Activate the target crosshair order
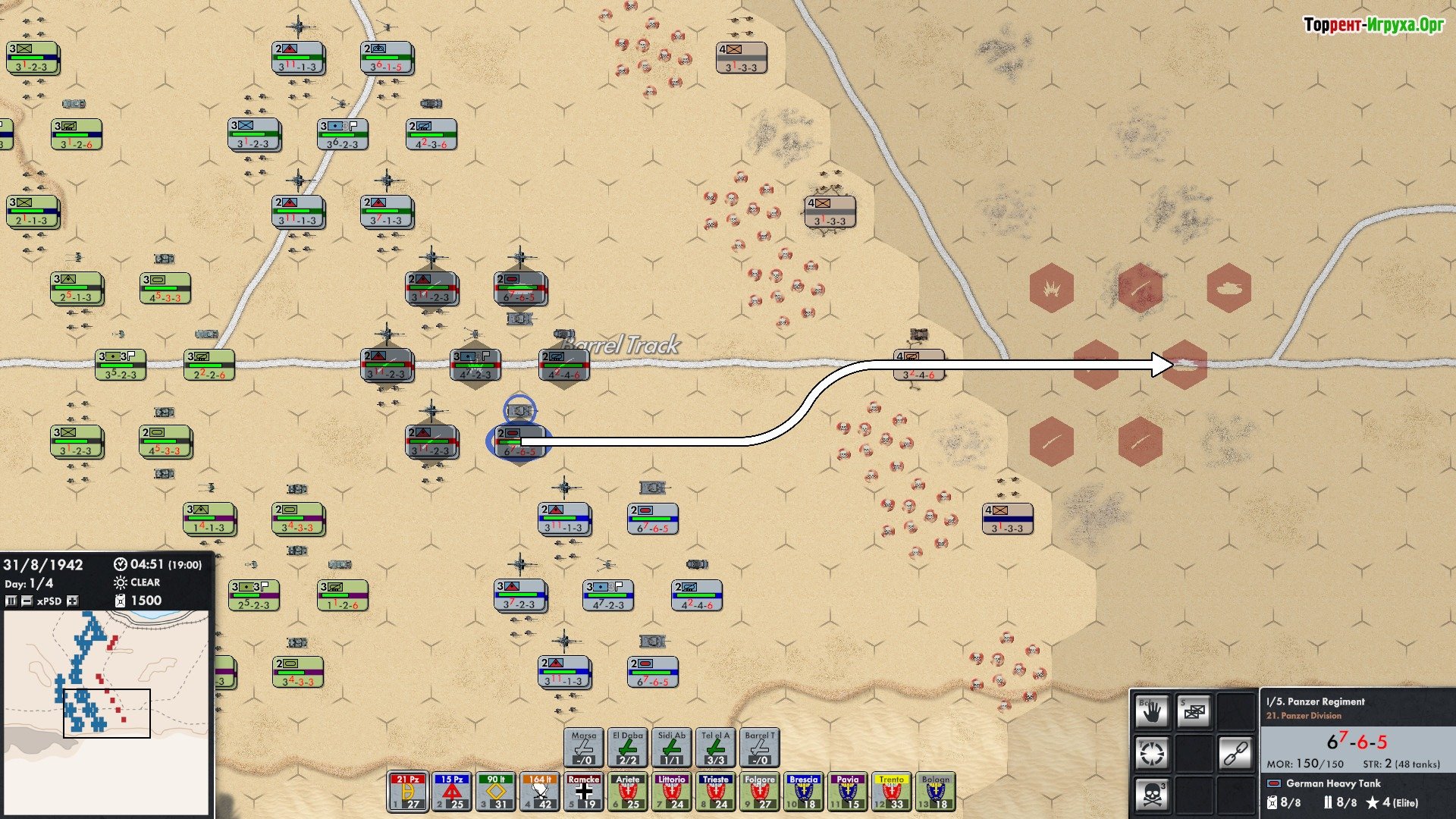 pyautogui.click(x=1152, y=754)
